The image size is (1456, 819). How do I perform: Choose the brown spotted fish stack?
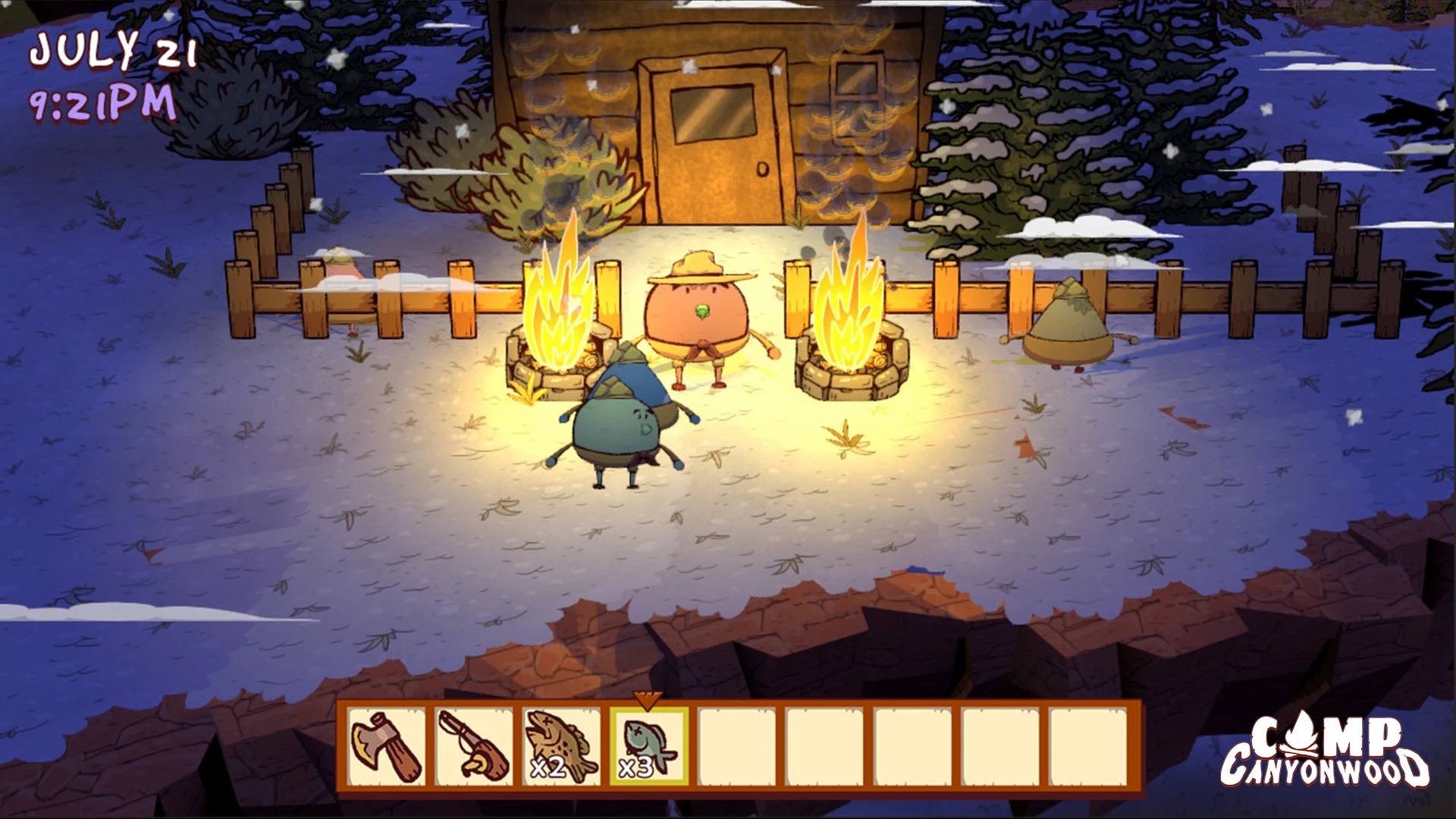click(x=561, y=747)
